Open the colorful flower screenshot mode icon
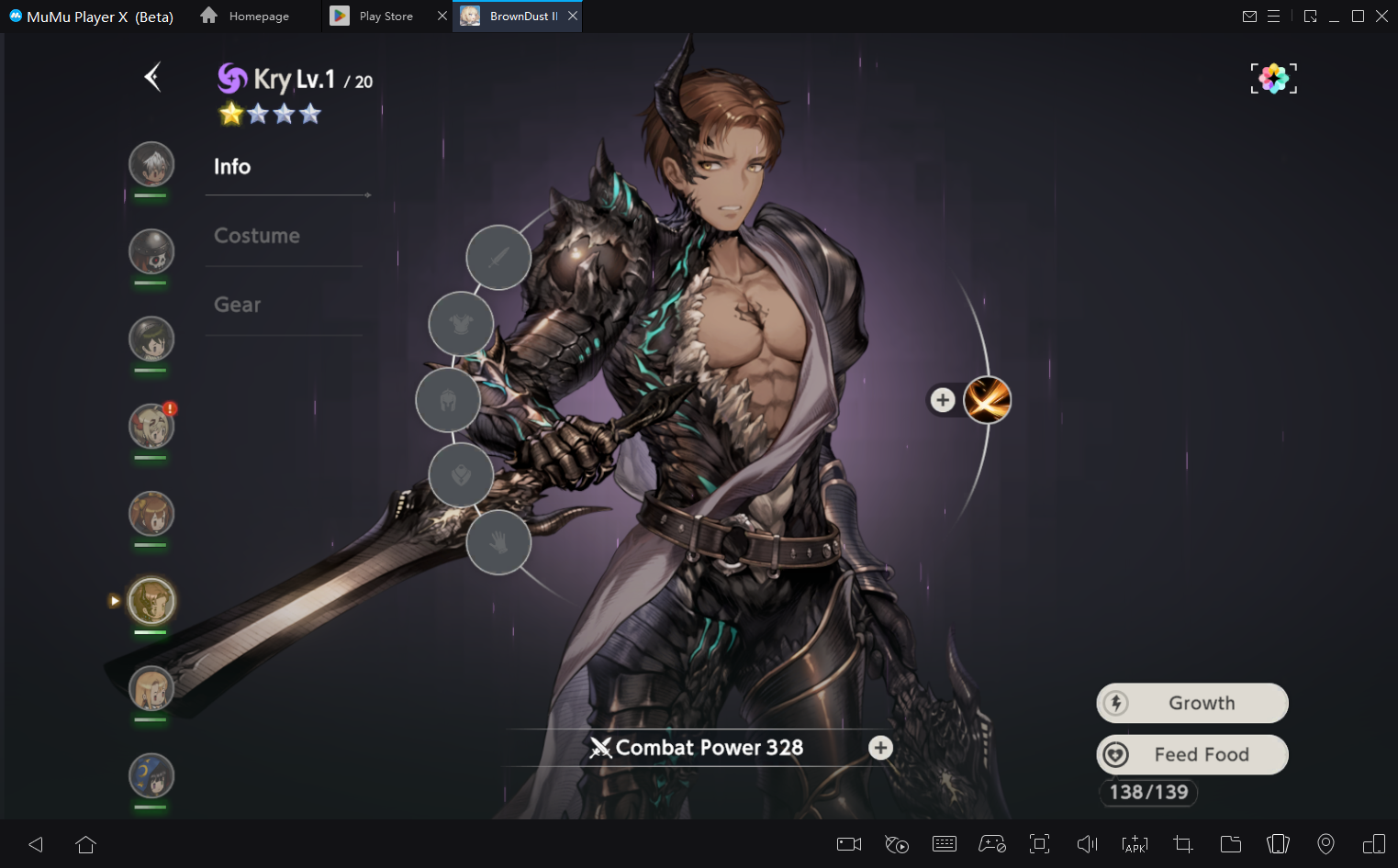The image size is (1398, 868). 1273,79
